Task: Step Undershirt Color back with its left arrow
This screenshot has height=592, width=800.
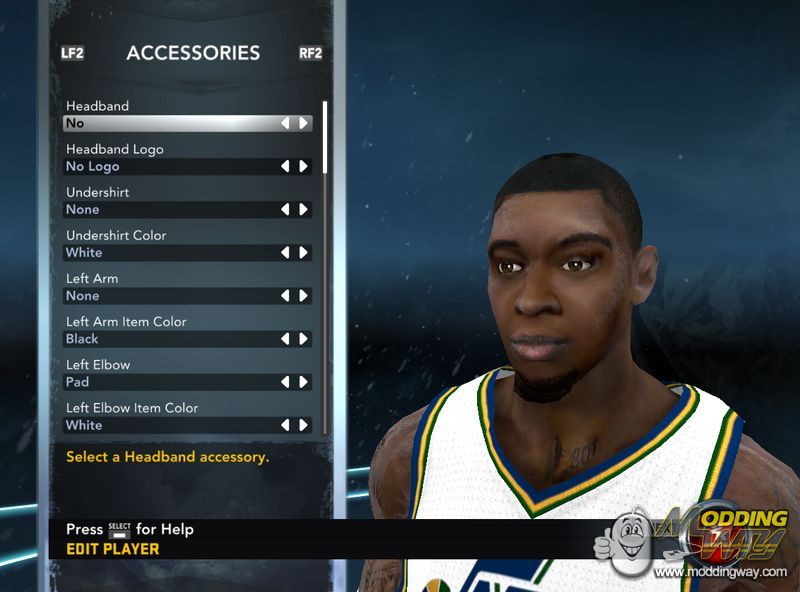Action: (286, 253)
